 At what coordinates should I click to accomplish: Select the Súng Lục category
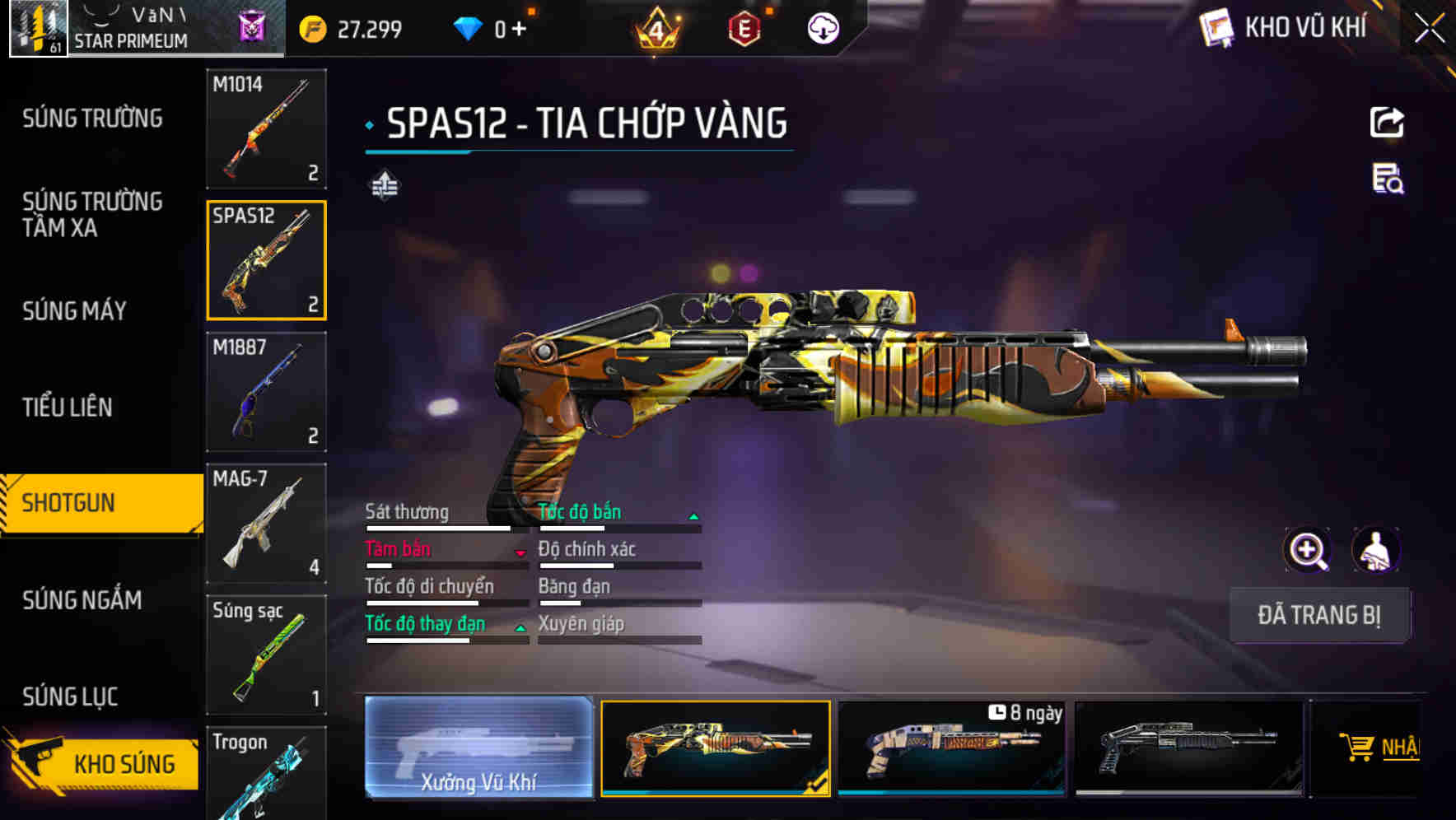coord(70,696)
